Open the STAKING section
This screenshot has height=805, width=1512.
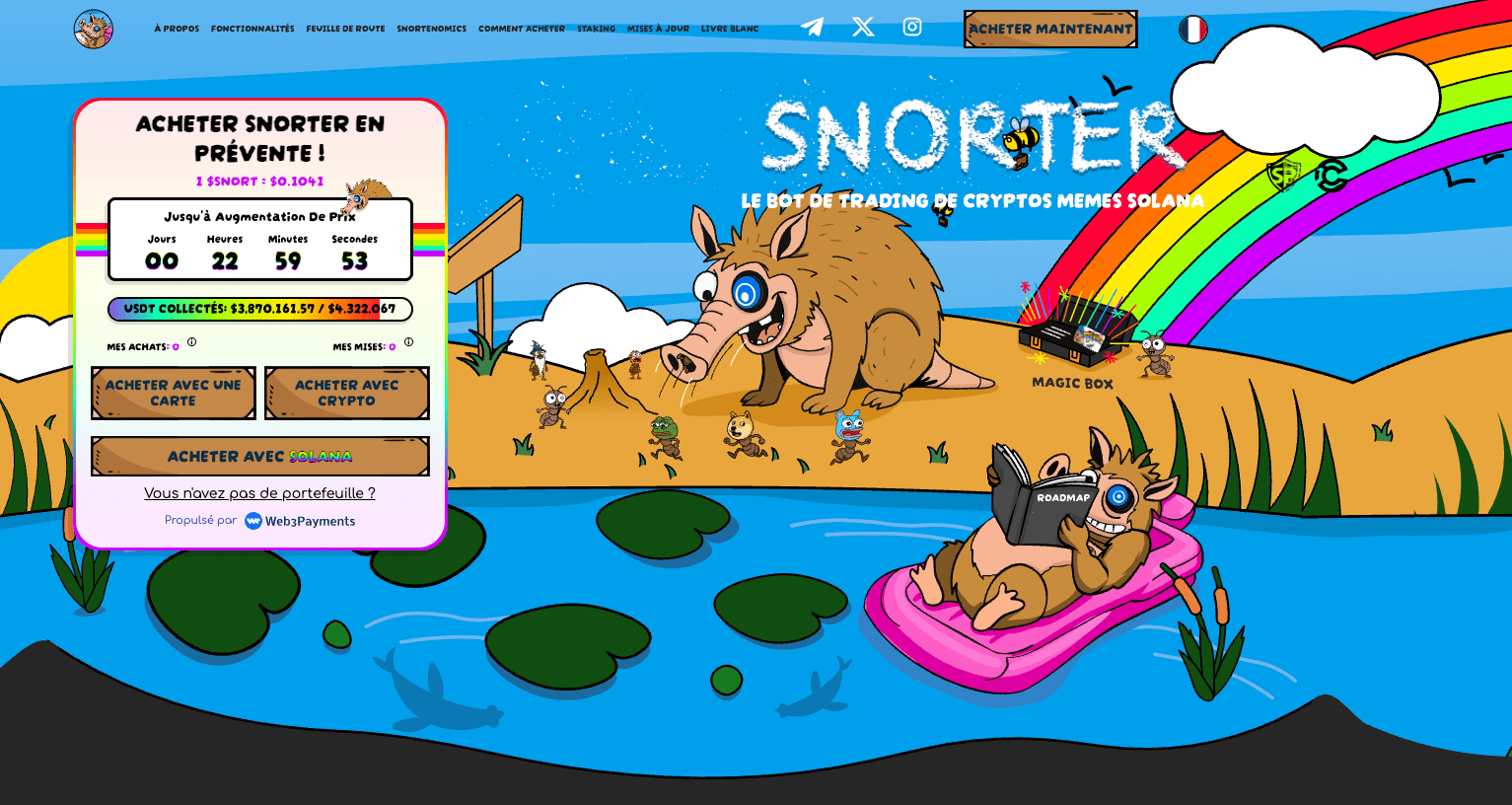click(x=596, y=28)
